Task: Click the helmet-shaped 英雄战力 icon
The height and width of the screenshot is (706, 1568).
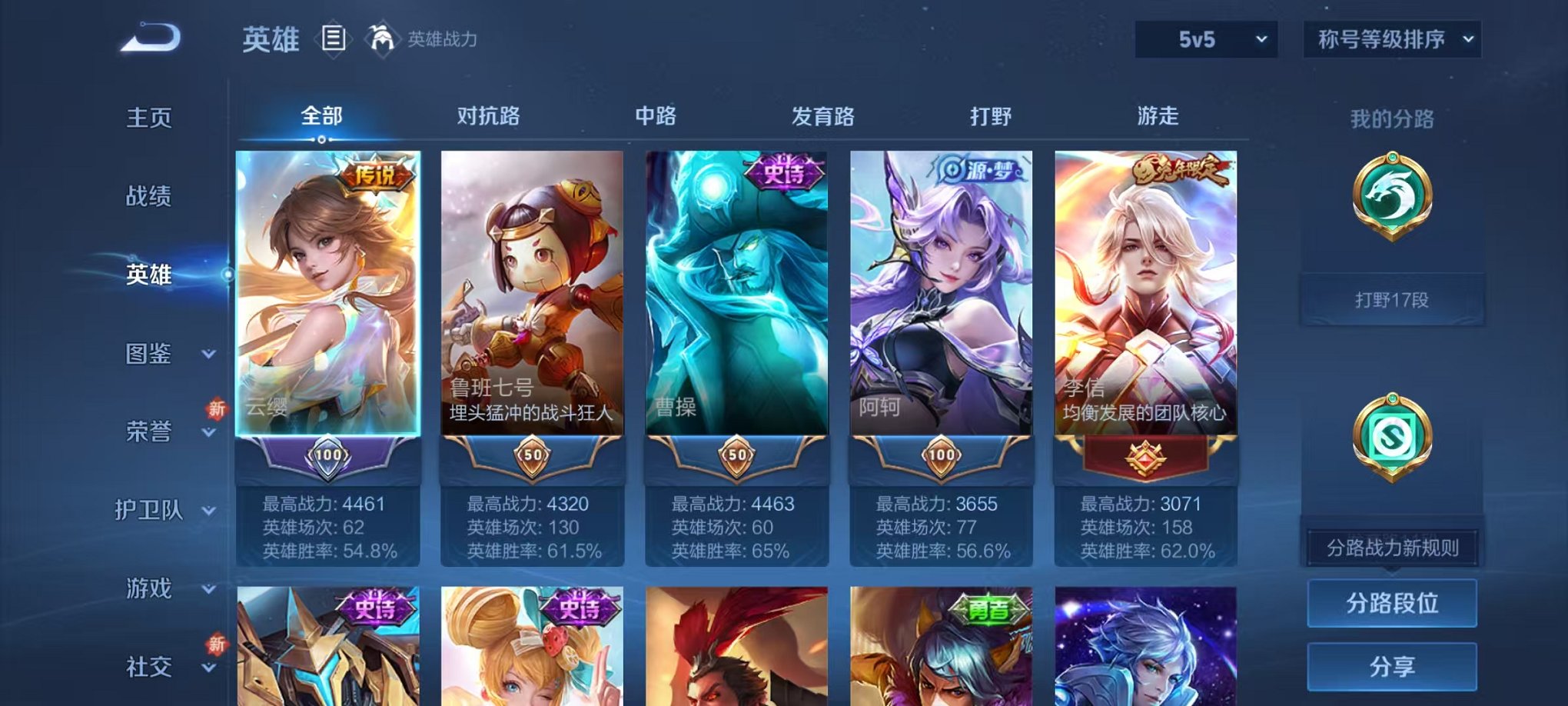Action: click(381, 36)
